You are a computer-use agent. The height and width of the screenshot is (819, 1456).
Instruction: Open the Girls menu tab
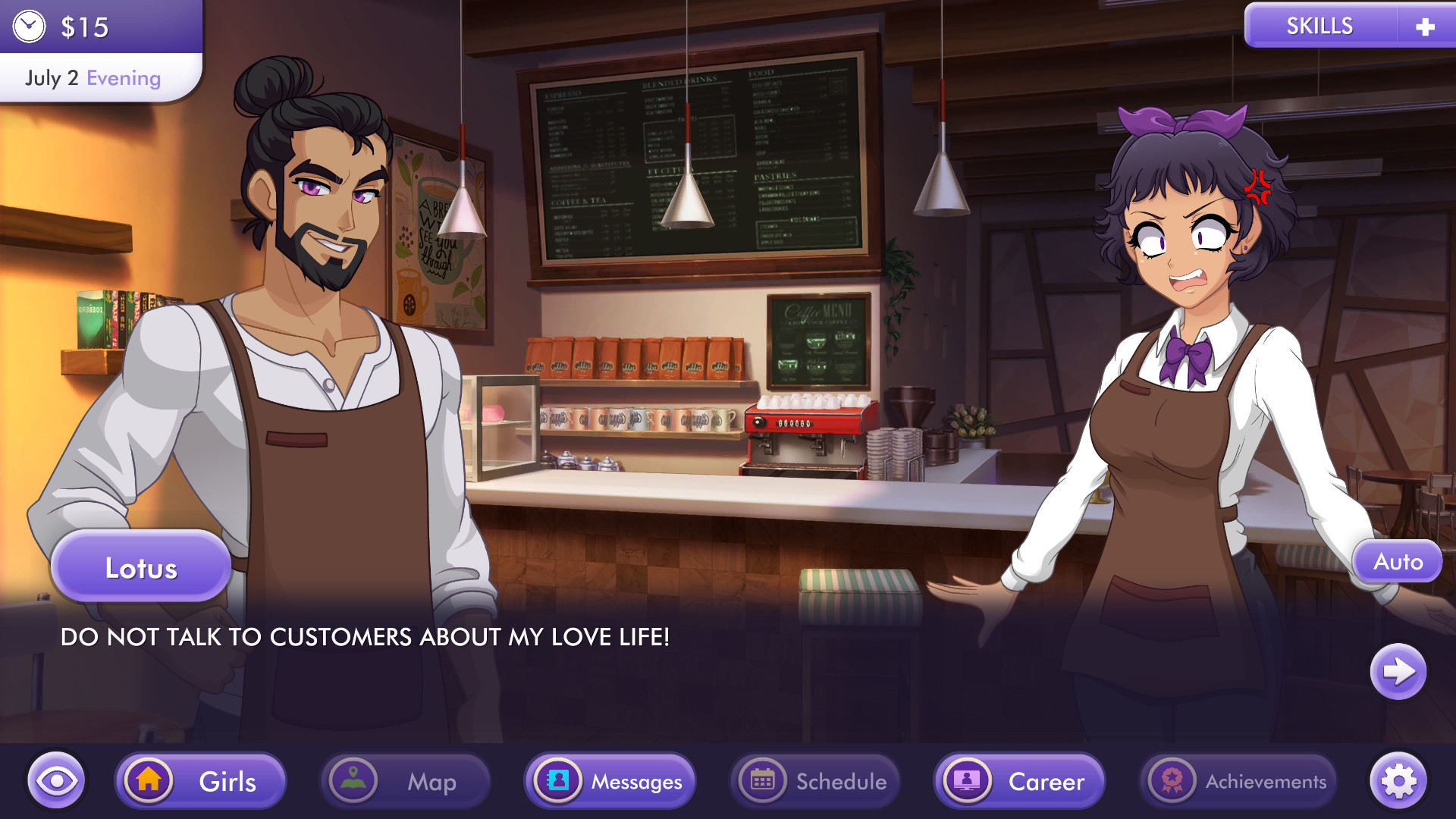(x=199, y=780)
